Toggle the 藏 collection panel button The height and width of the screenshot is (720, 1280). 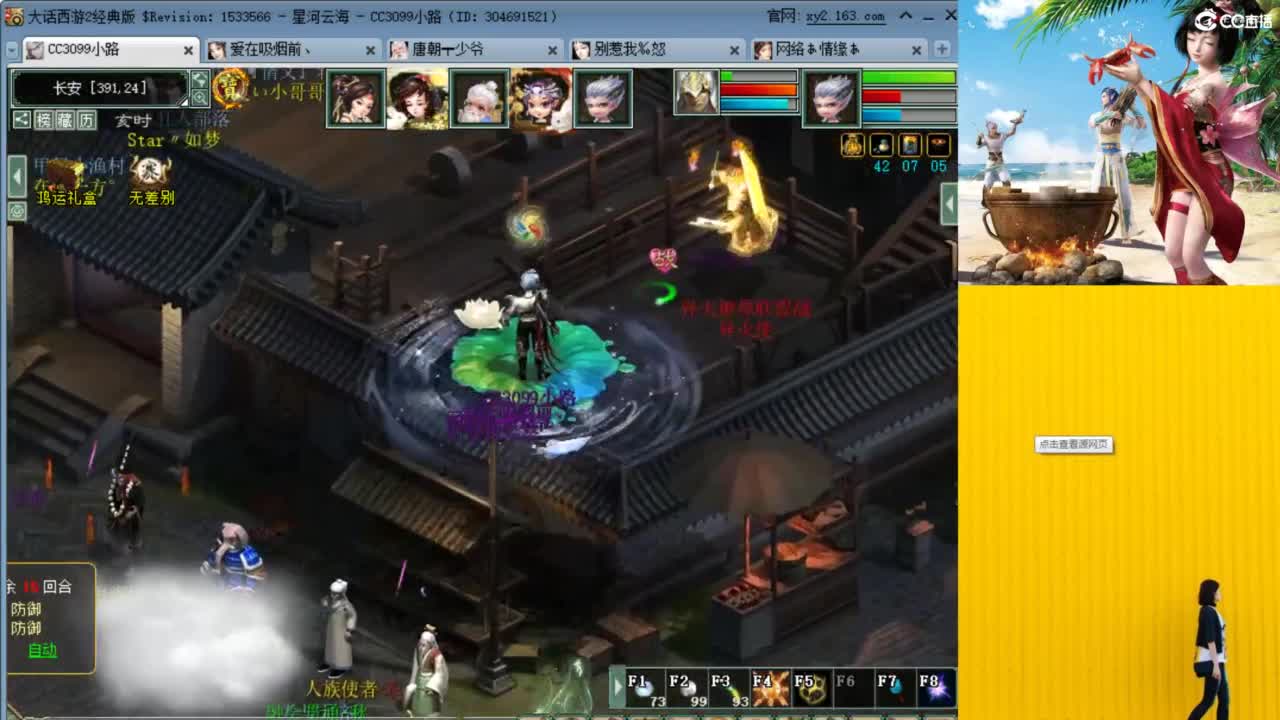66,120
